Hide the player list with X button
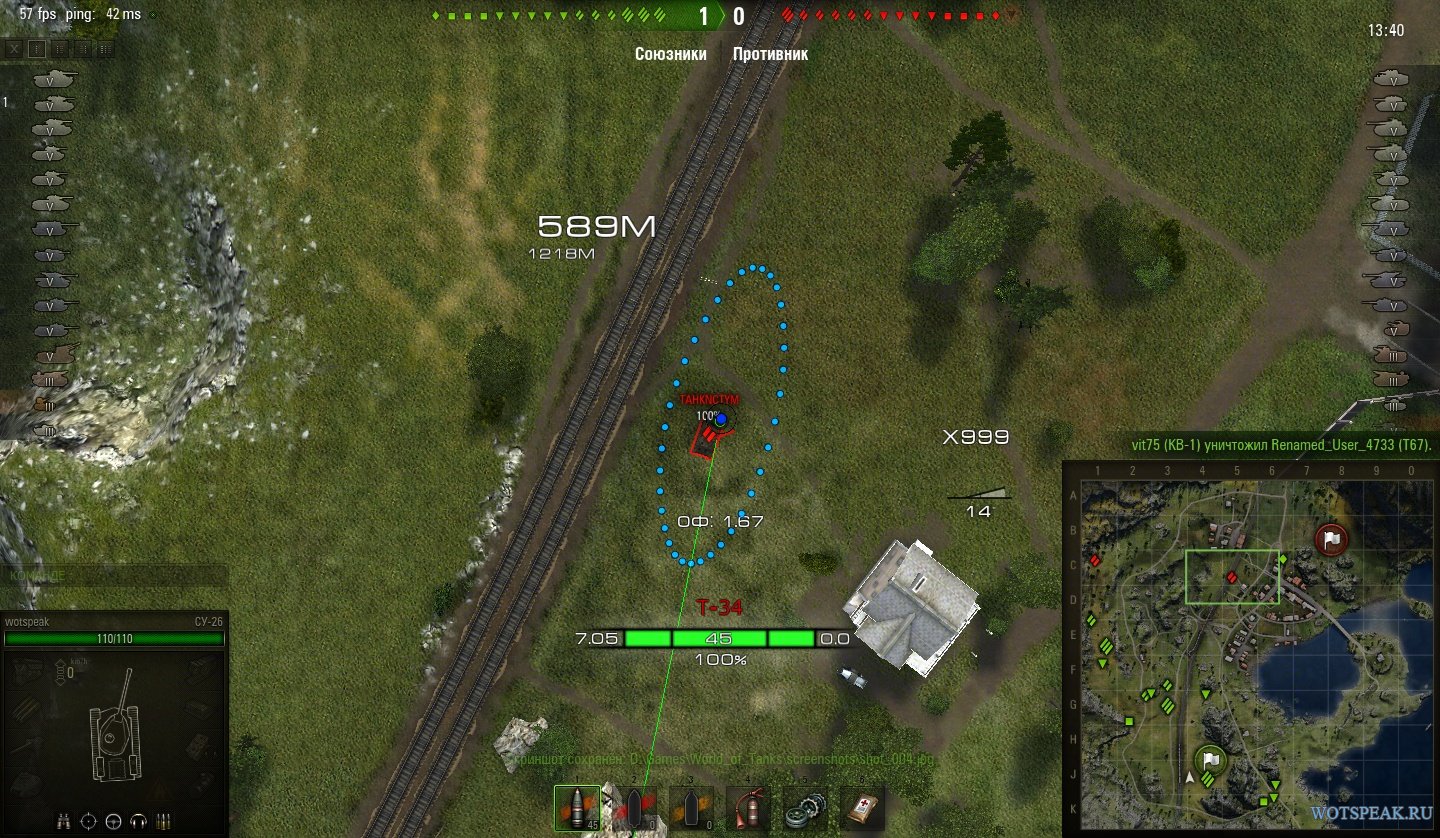Viewport: 1440px width, 838px height. click(13, 48)
